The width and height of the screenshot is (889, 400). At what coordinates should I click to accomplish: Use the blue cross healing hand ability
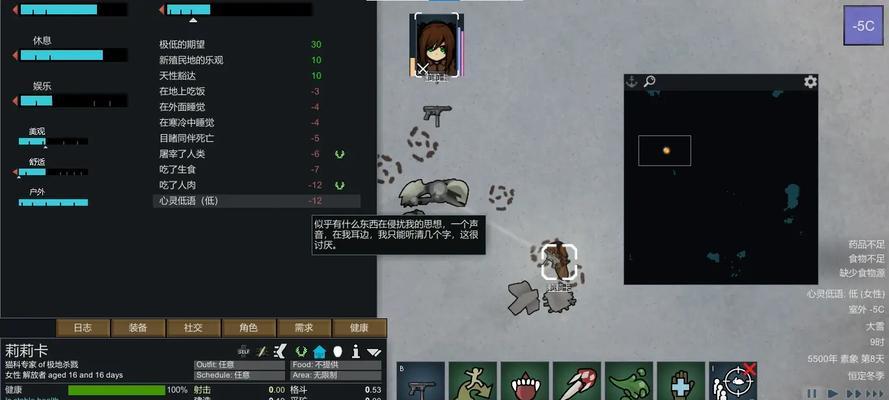(682, 381)
